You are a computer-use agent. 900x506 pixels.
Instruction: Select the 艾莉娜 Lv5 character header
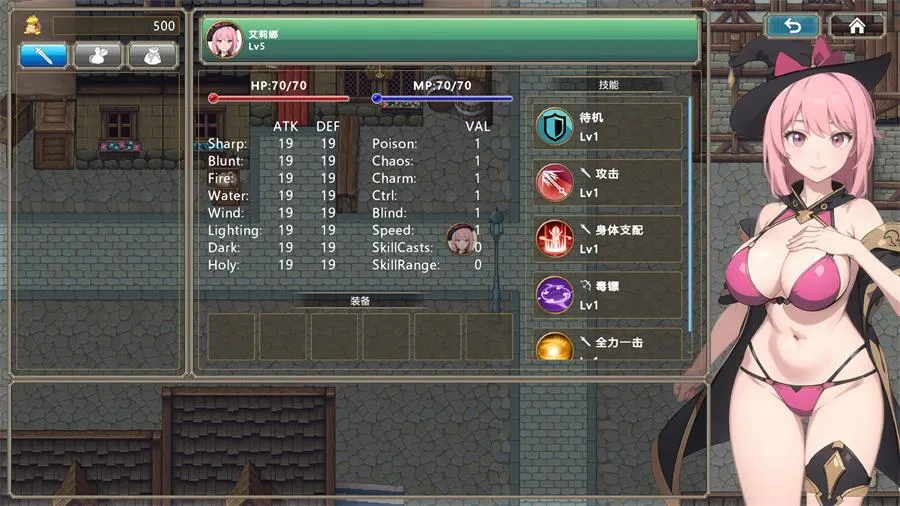450,40
